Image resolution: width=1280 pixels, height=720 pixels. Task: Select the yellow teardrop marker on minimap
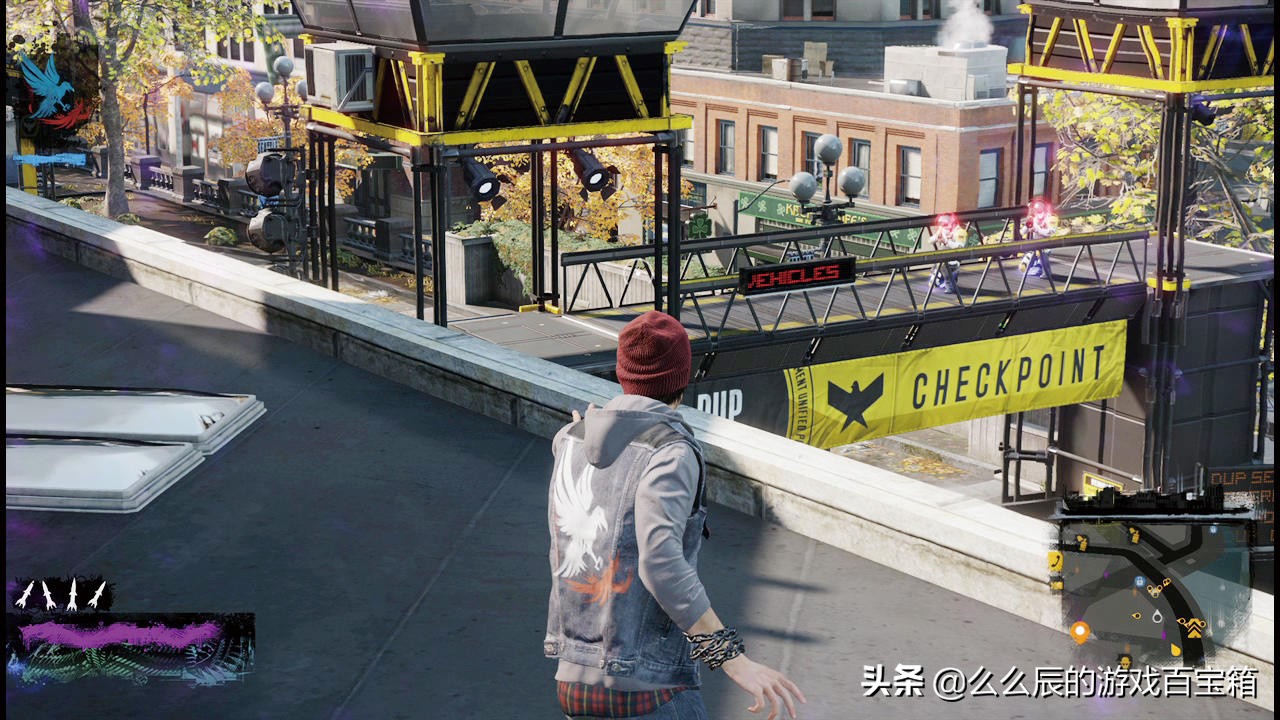pos(1175,650)
